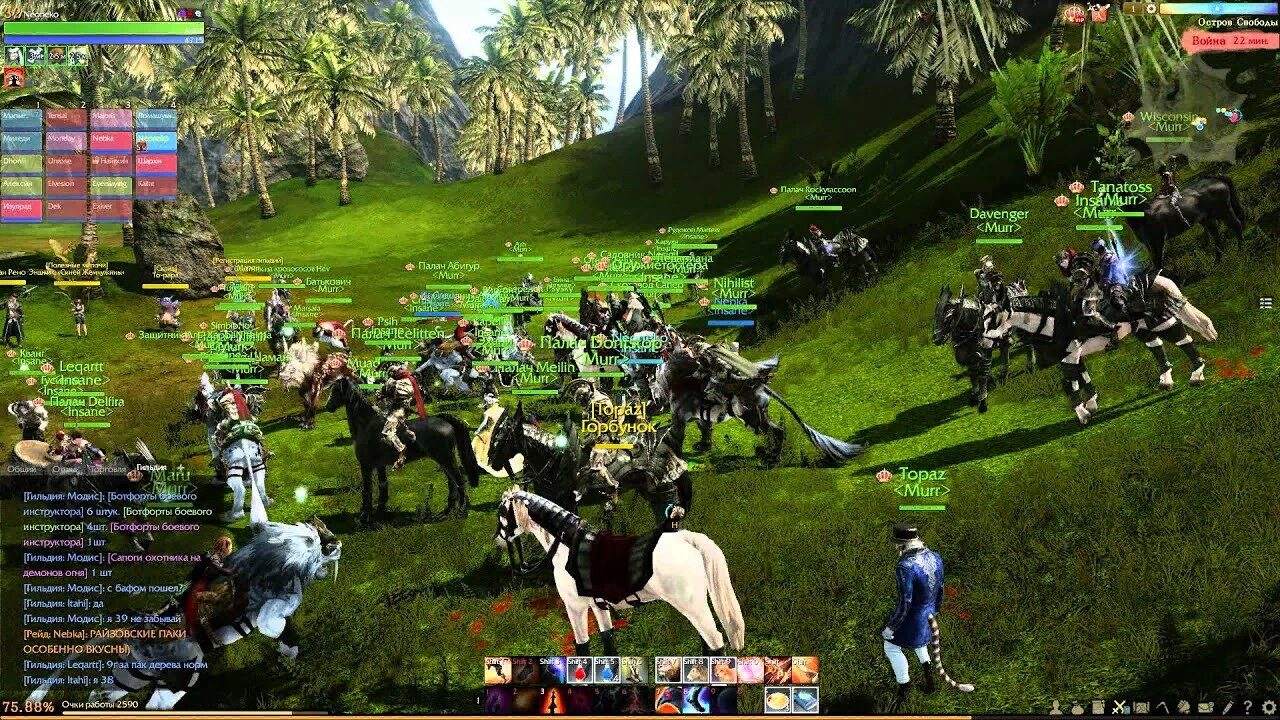The width and height of the screenshot is (1280, 720).
Task: Open the question mark help icon
Action: [1247, 707]
